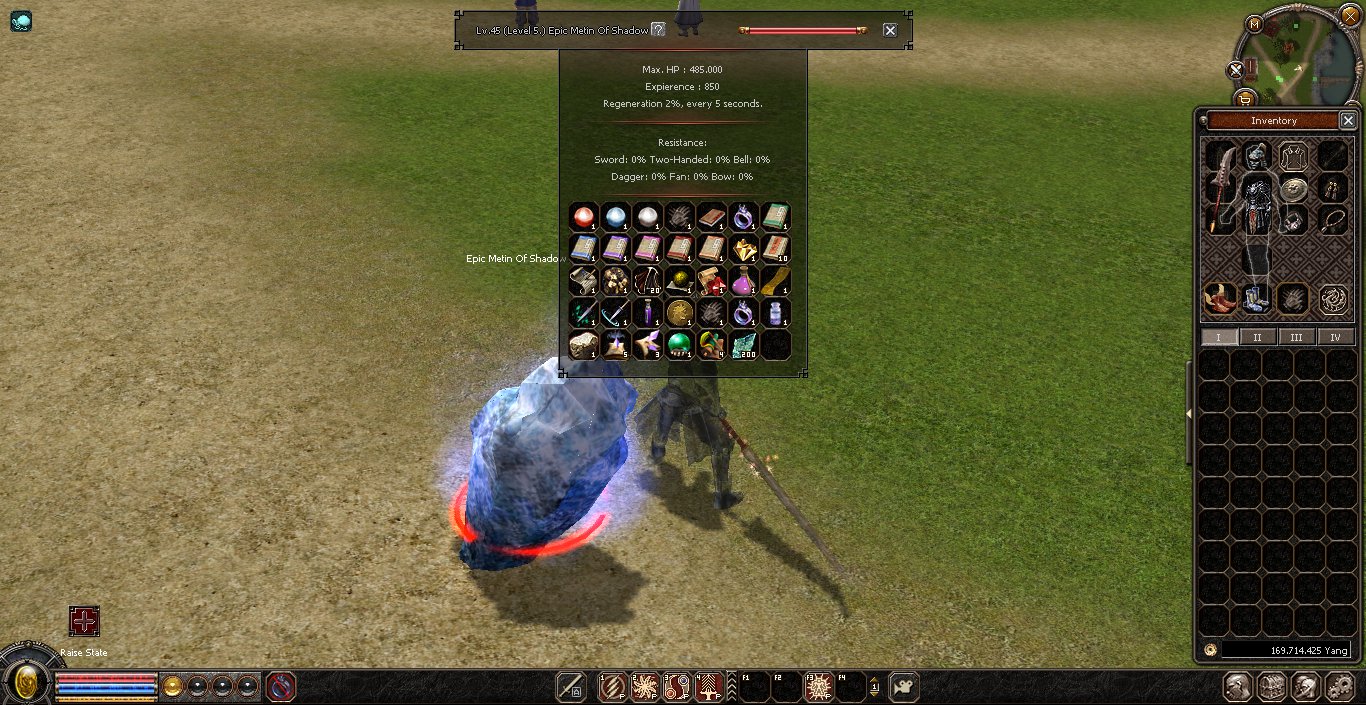Open inventory page III

1296,337
